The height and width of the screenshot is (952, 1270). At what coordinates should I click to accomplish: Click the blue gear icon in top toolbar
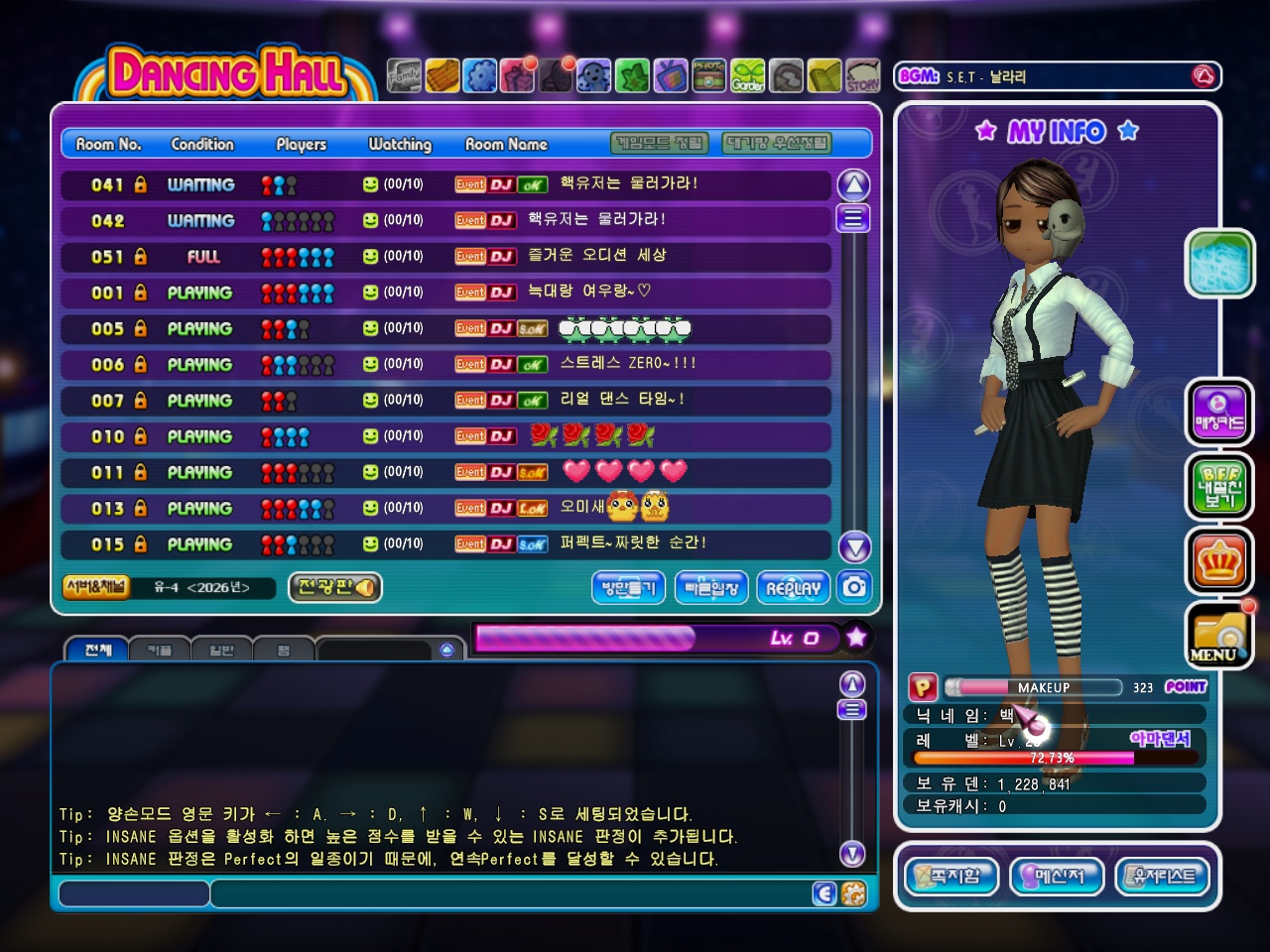click(x=480, y=76)
